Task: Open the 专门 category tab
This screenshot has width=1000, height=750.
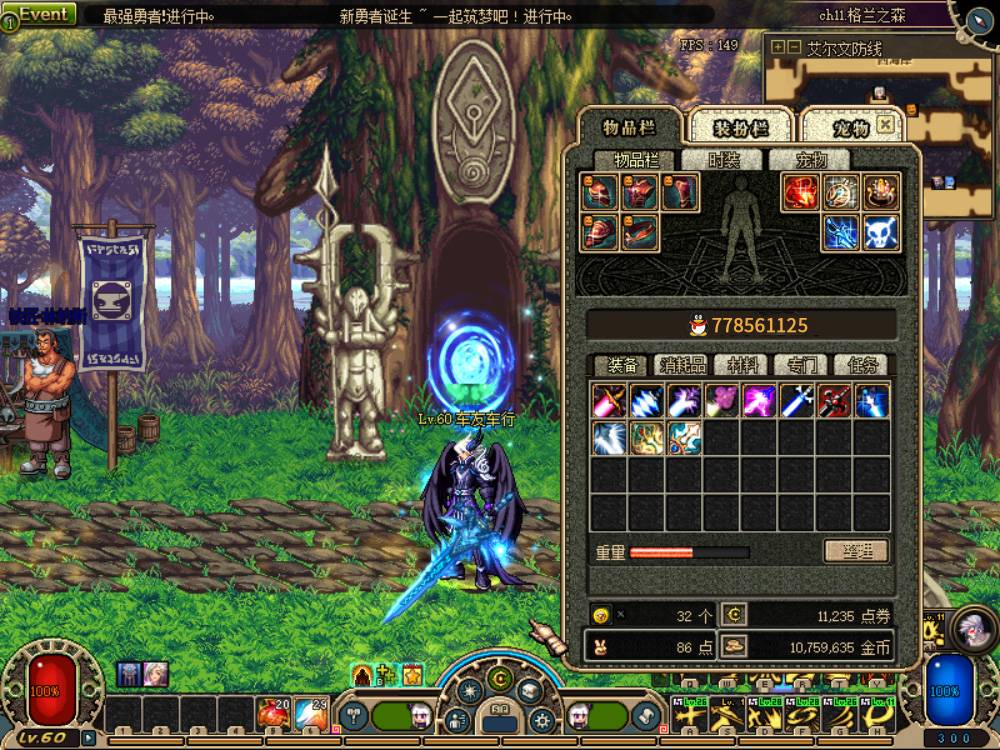Action: point(801,365)
